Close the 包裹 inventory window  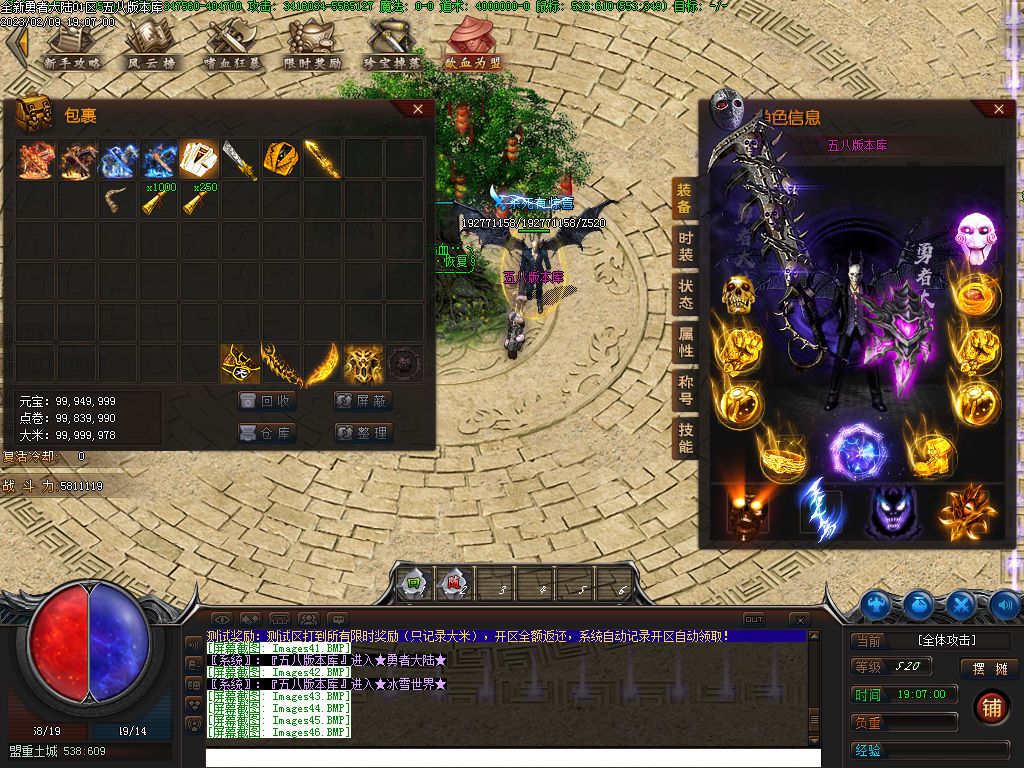pos(418,109)
